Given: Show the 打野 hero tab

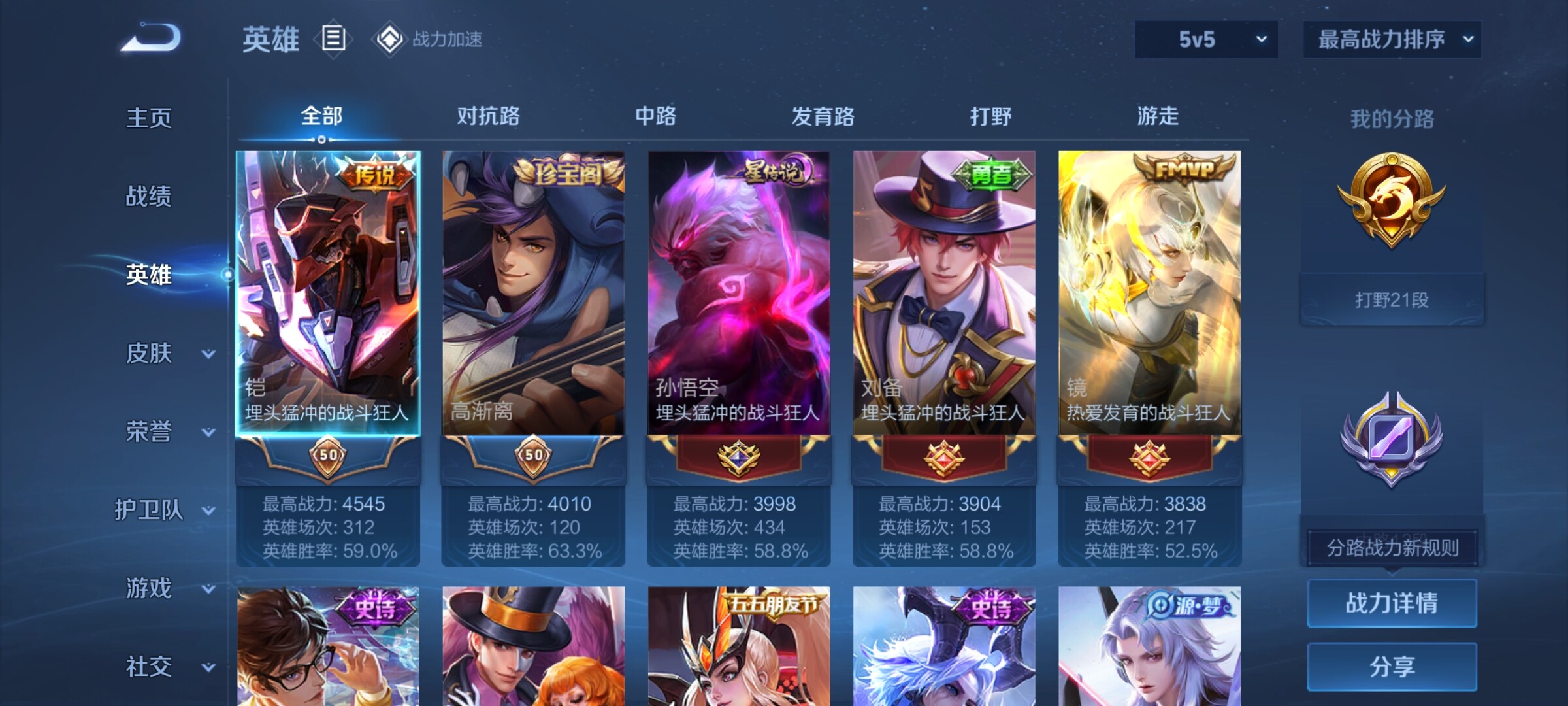Looking at the screenshot, I should point(990,116).
